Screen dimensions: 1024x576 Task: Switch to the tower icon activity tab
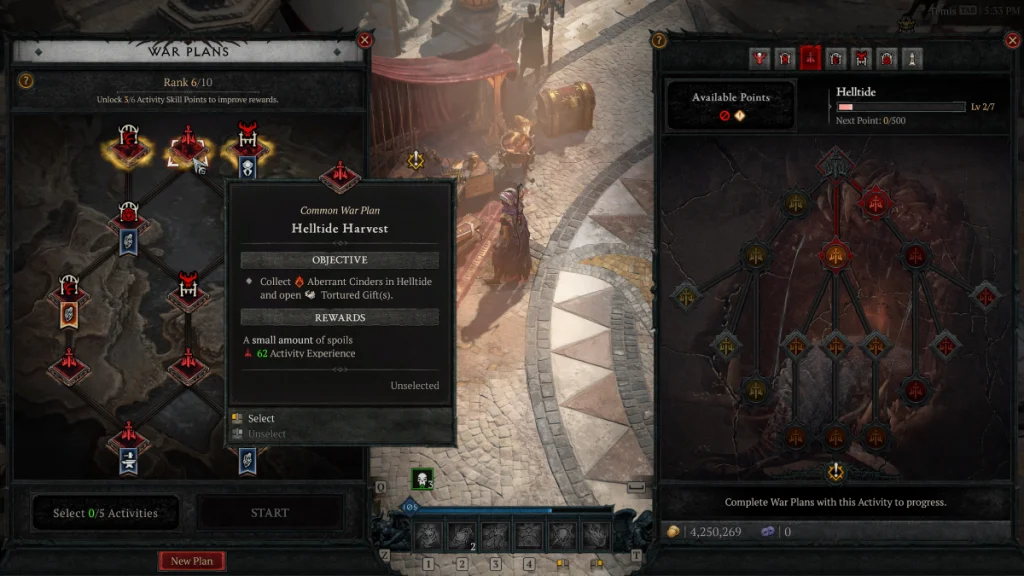(x=912, y=58)
